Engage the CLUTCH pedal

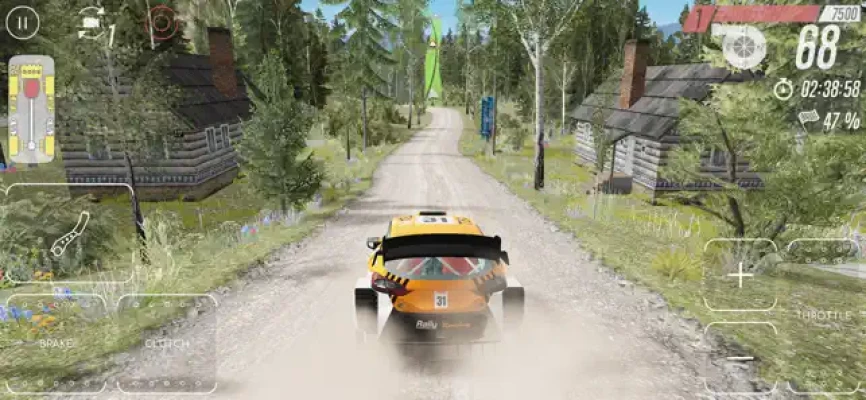coord(167,342)
